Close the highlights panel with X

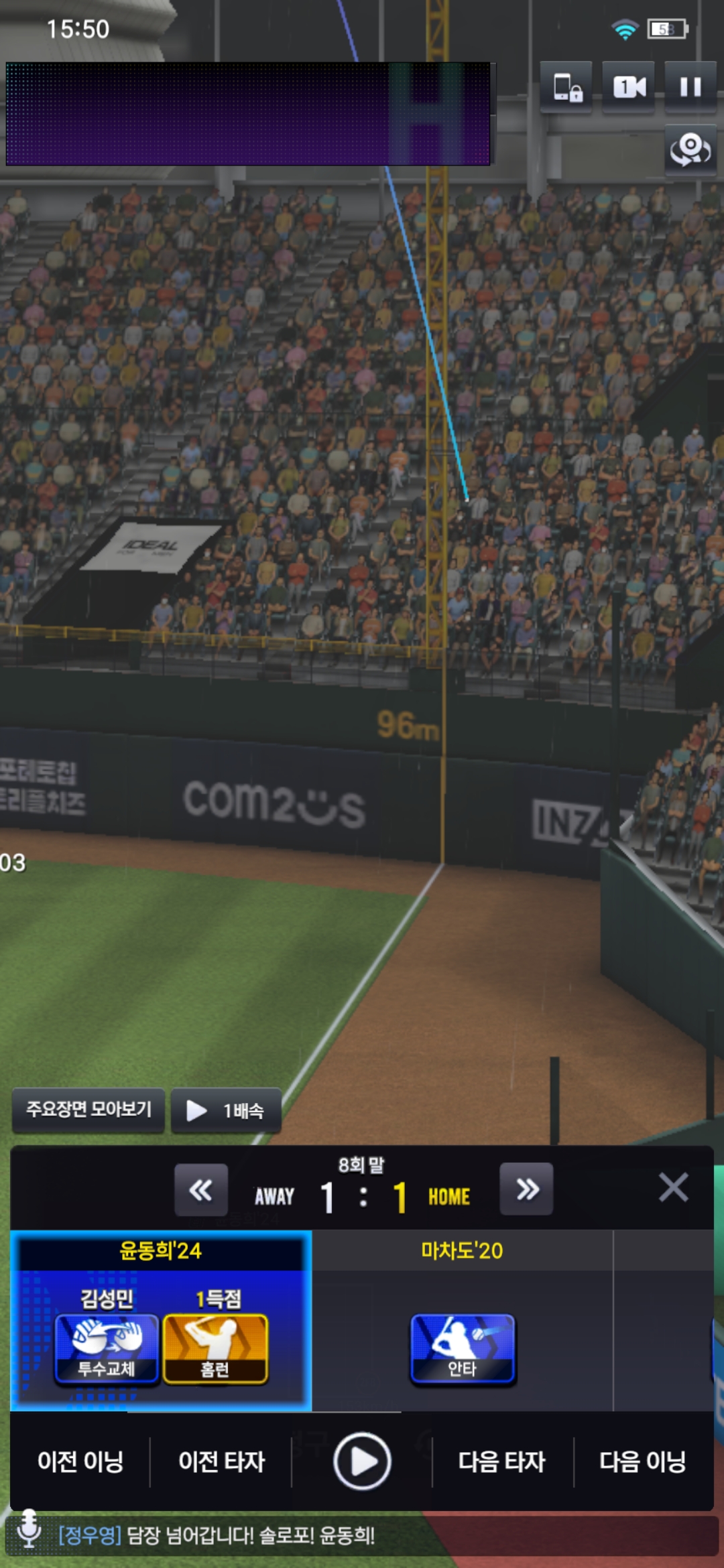point(673,1188)
